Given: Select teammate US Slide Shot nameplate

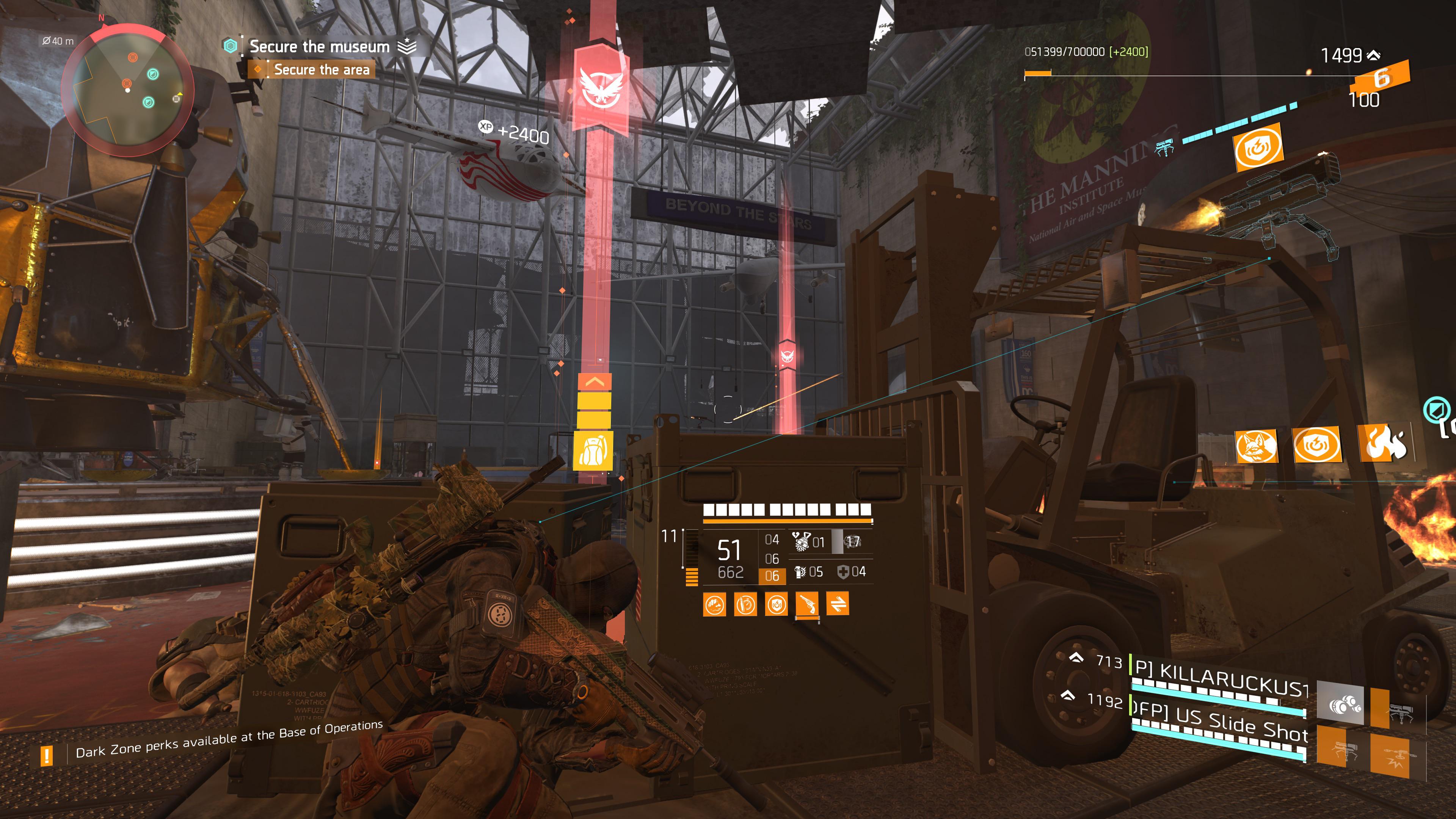Looking at the screenshot, I should [1221, 725].
